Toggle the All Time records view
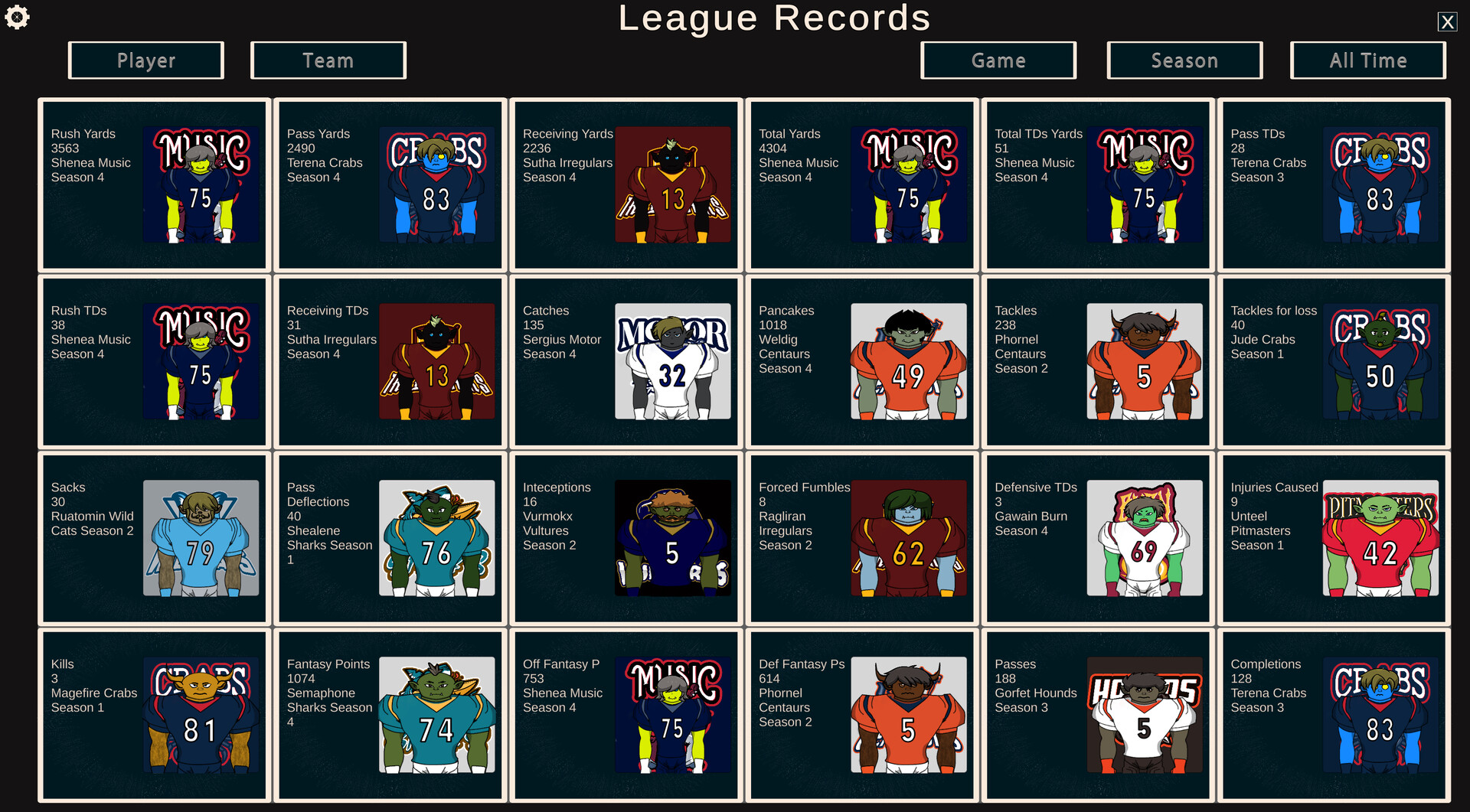The image size is (1470, 812). 1367,60
